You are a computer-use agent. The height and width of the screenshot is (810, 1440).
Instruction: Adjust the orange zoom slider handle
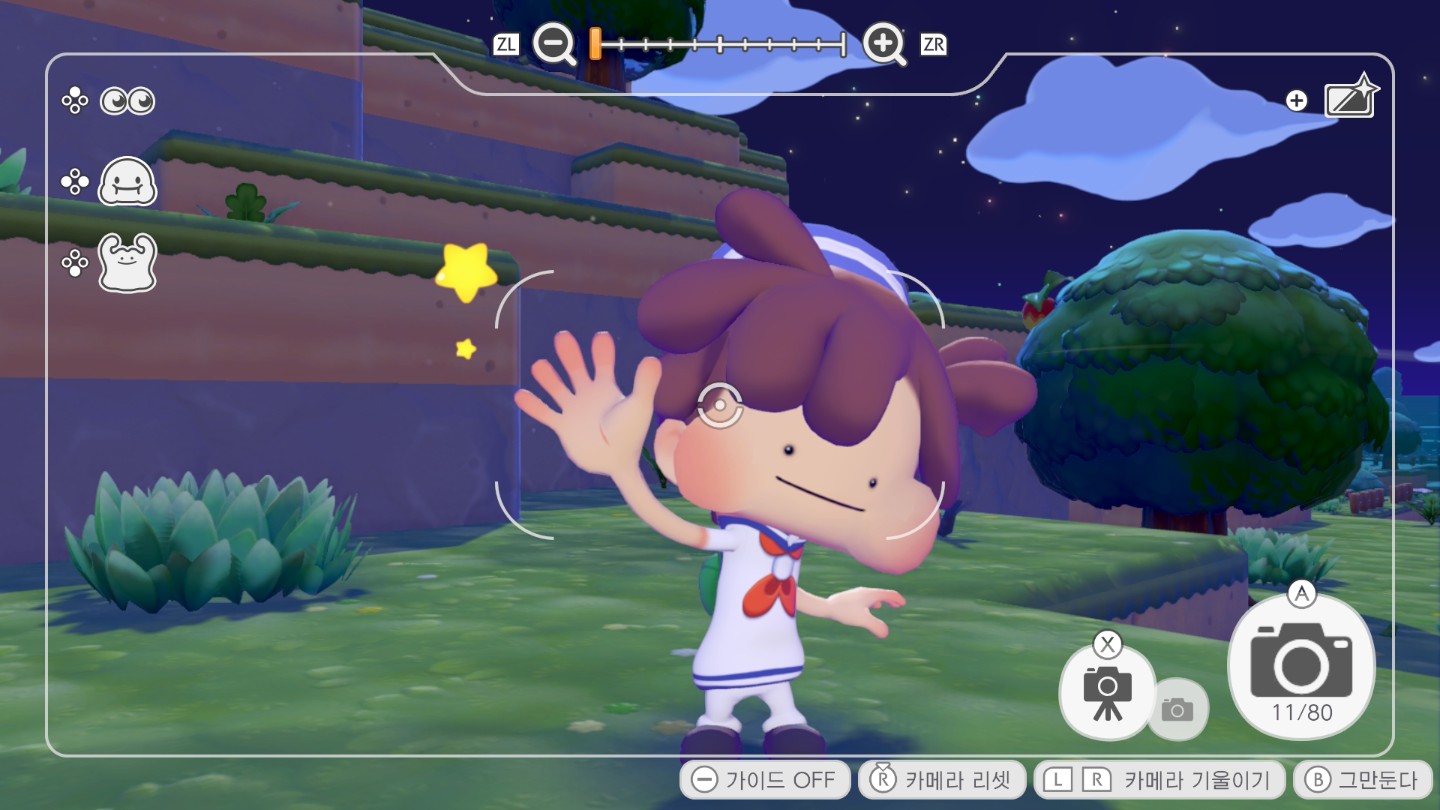tap(595, 44)
